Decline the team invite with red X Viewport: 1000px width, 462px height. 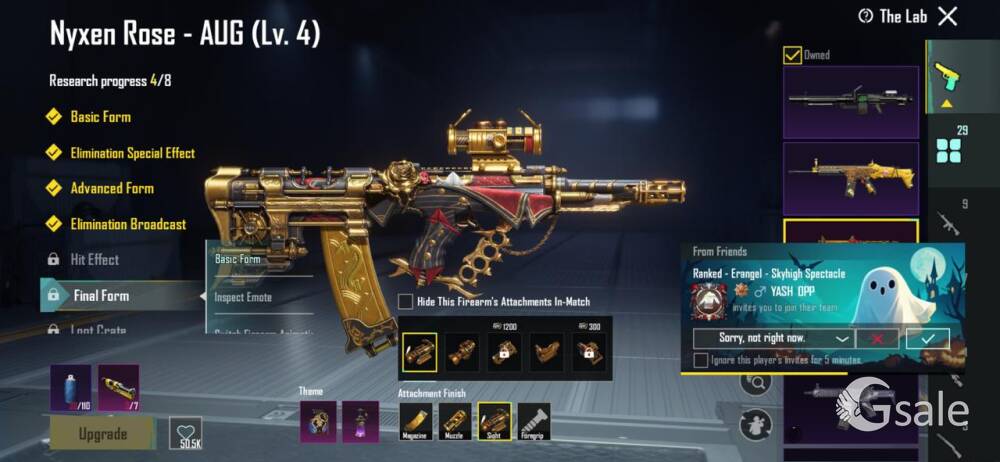click(x=877, y=338)
